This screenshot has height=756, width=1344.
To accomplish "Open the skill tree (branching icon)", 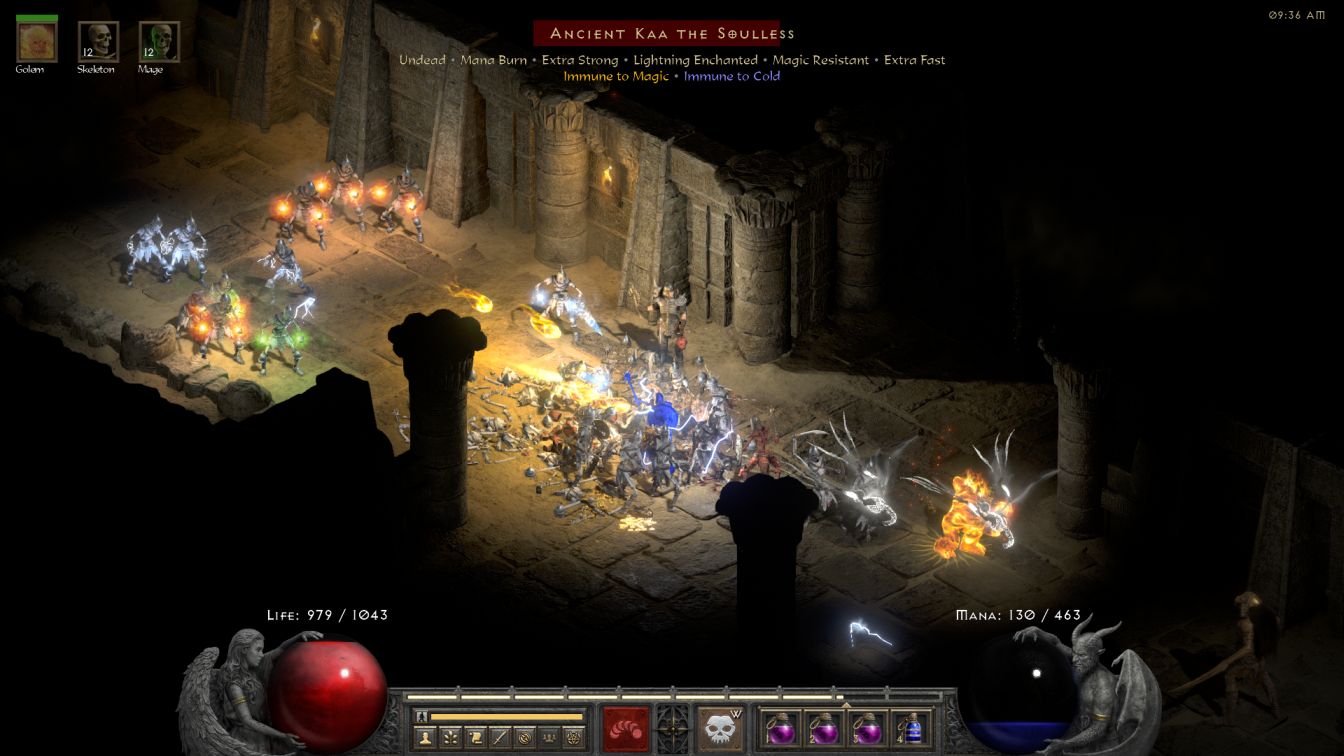I will point(450,738).
